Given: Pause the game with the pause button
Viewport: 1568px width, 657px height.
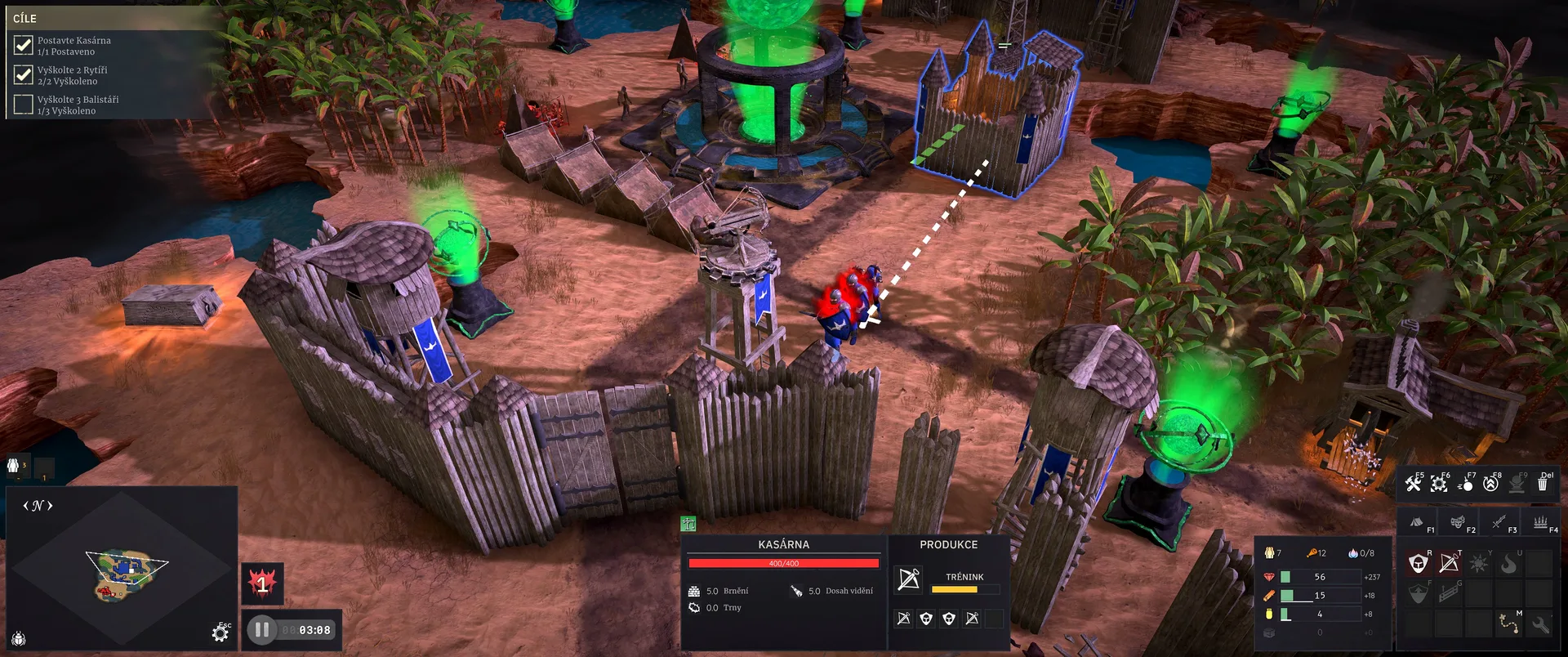Looking at the screenshot, I should coord(262,630).
